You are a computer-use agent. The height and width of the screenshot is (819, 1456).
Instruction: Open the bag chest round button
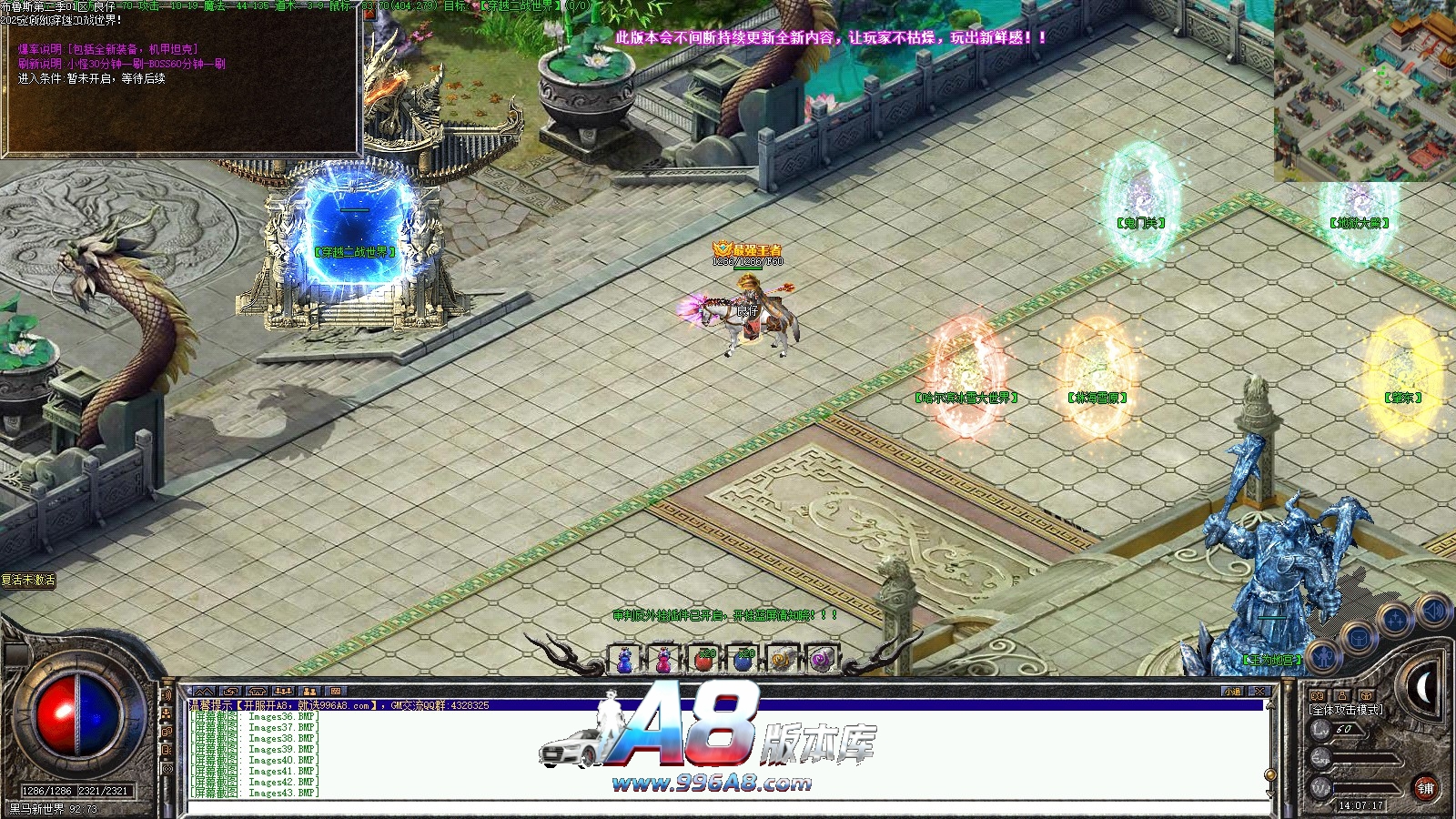pos(1359,637)
